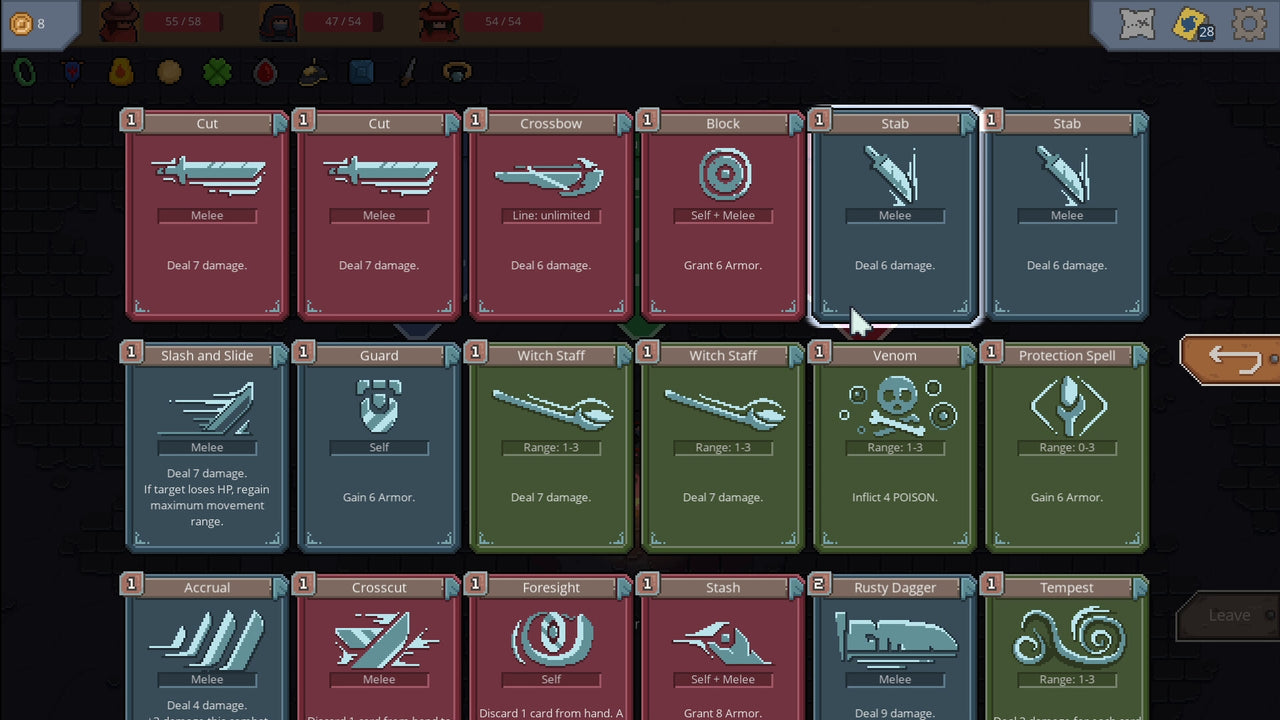
Task: Select the dagger item in the trinket row
Action: point(409,71)
